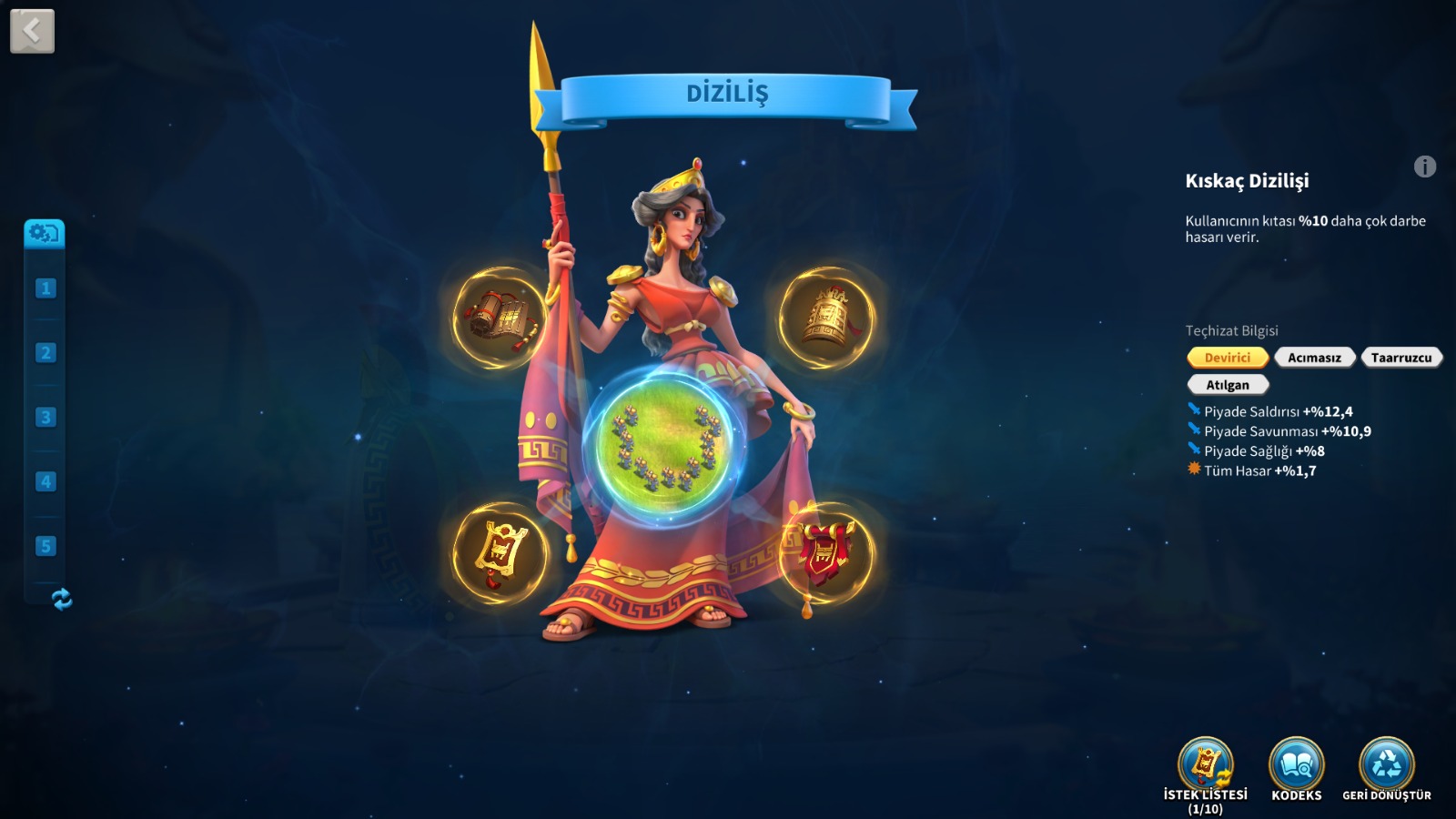This screenshot has height=819, width=1456.
Task: Select the golden bell equipment slot
Action: (825, 318)
